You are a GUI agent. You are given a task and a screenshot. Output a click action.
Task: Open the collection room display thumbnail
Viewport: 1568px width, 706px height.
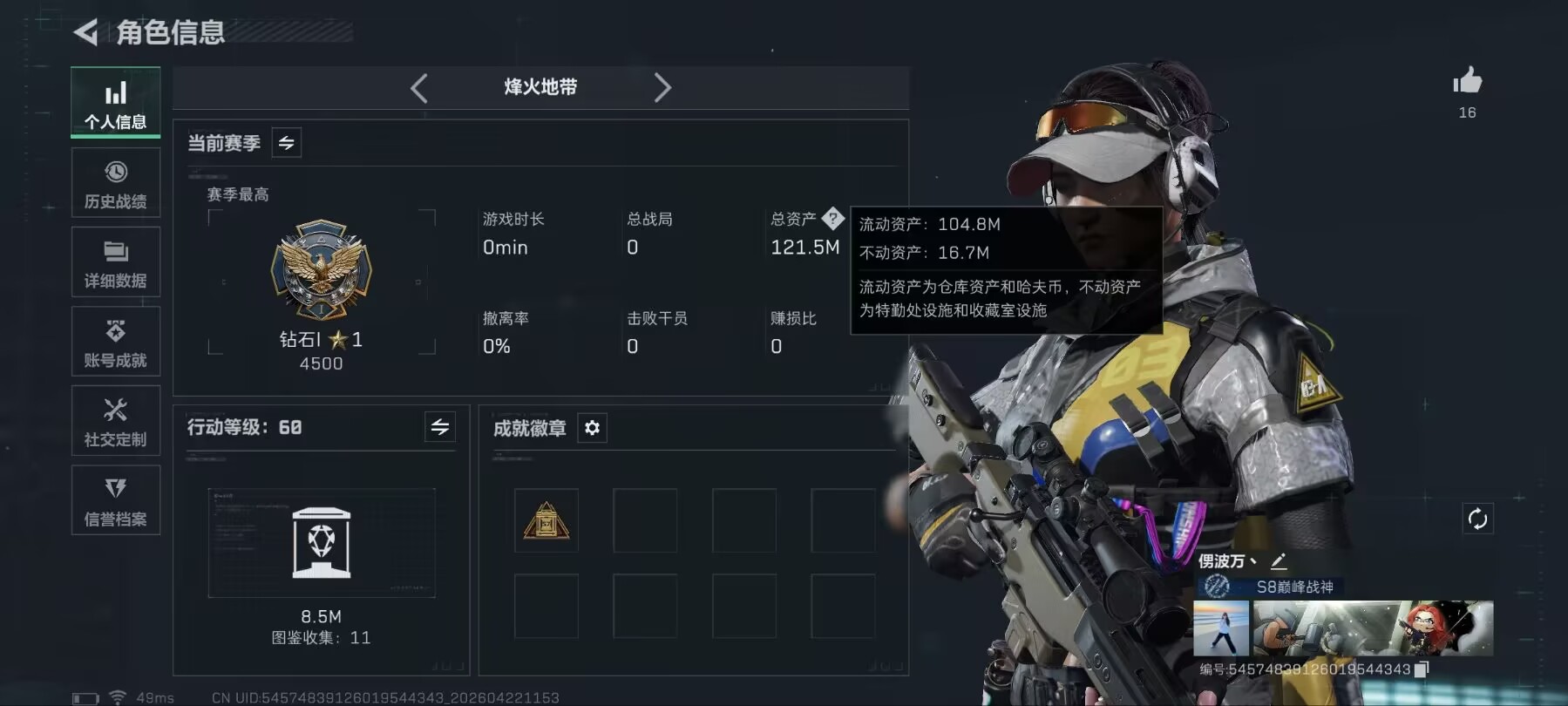[322, 542]
